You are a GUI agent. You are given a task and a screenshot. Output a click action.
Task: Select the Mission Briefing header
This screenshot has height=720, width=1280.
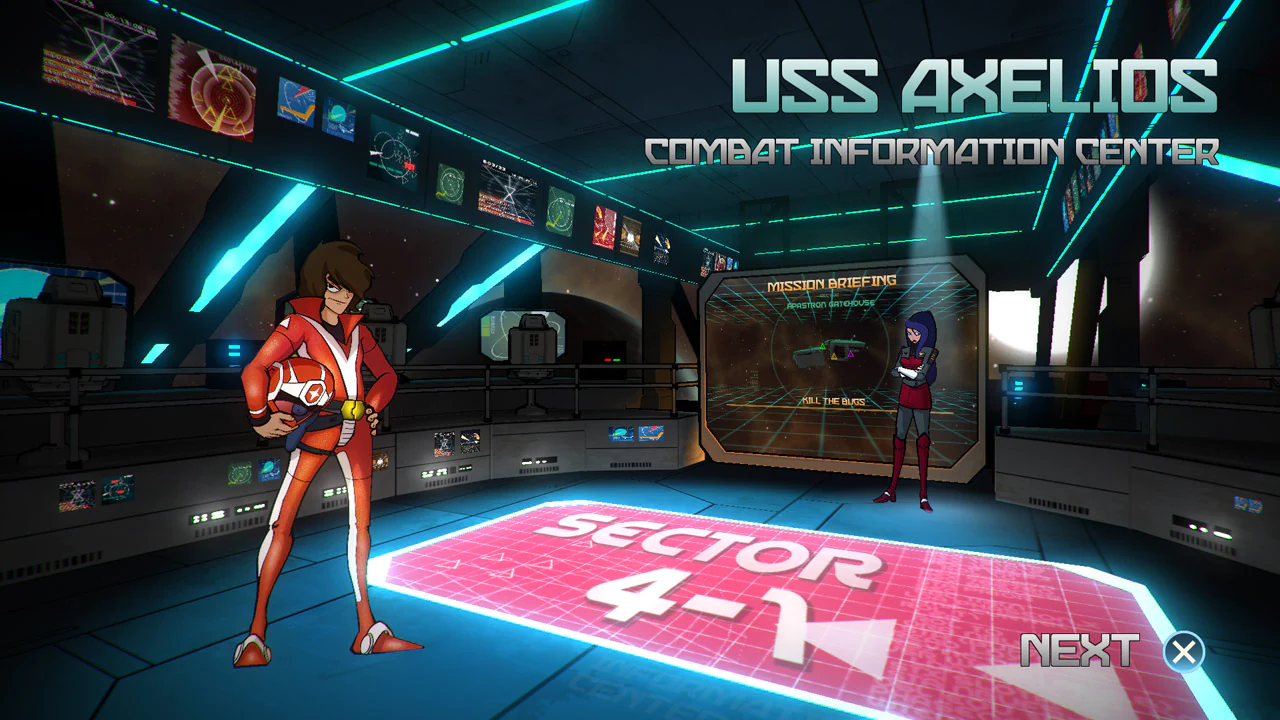831,281
